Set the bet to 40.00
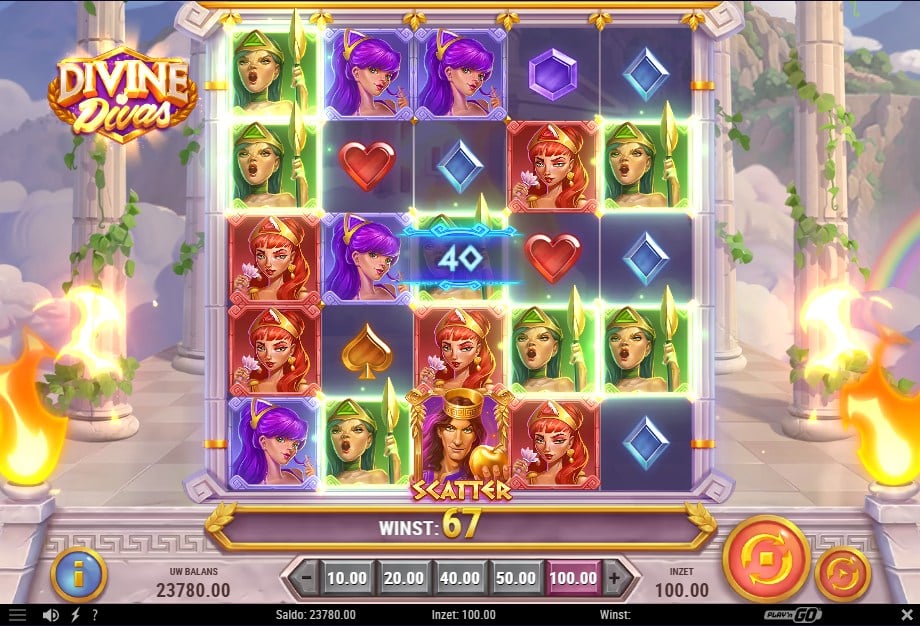This screenshot has height=626, width=920. tap(461, 577)
